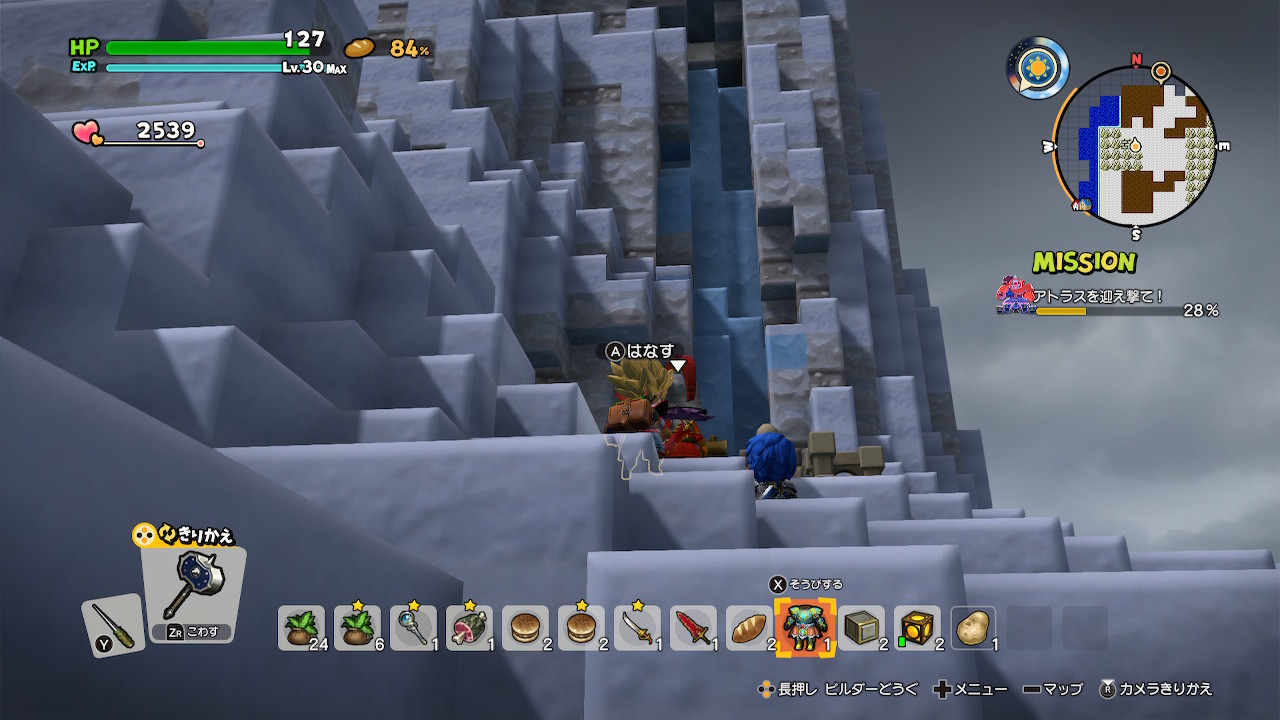The height and width of the screenshot is (720, 1280).
Task: Click the house marker on minimap edge
Action: point(1080,206)
